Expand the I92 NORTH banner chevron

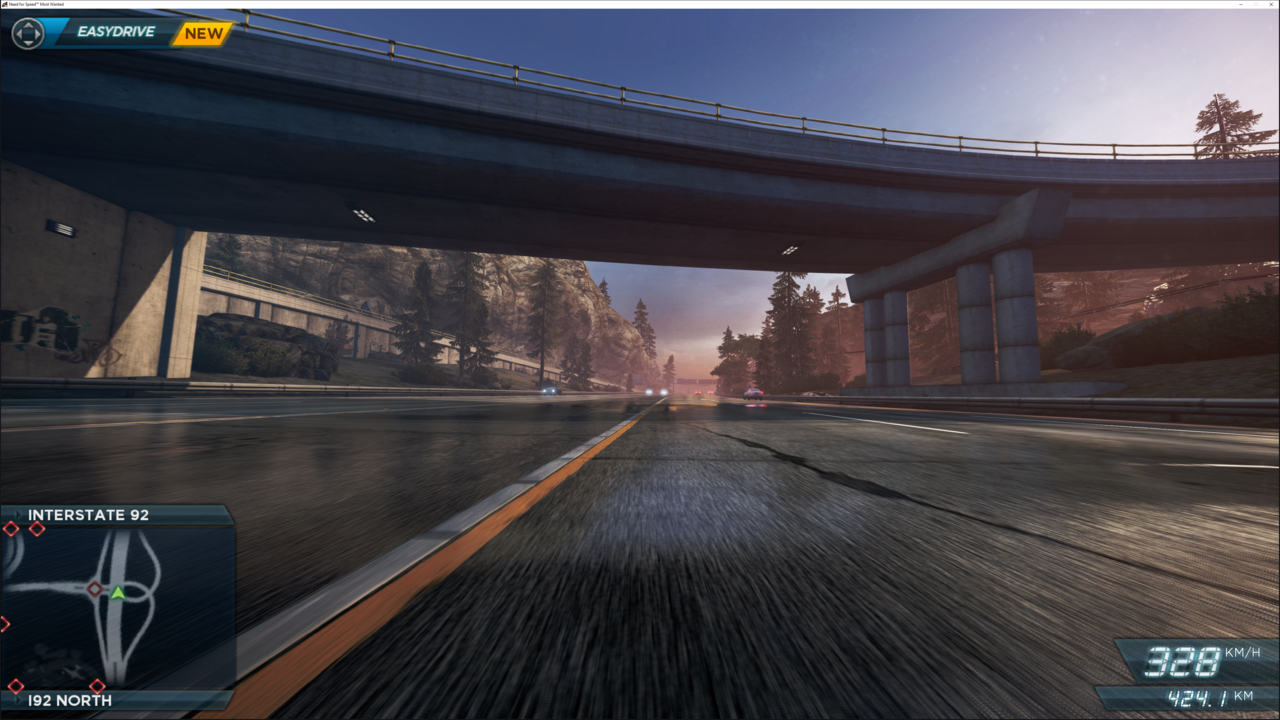(18, 701)
